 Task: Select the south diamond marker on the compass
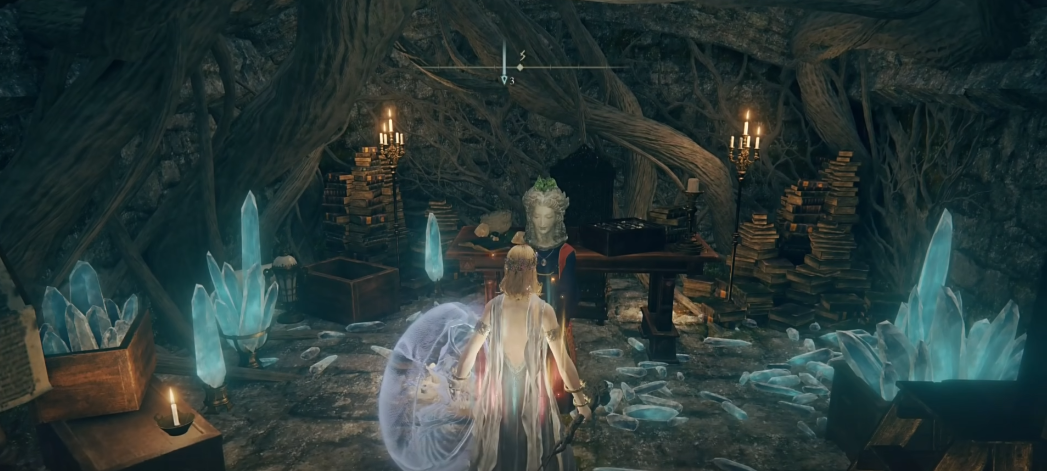[520, 66]
